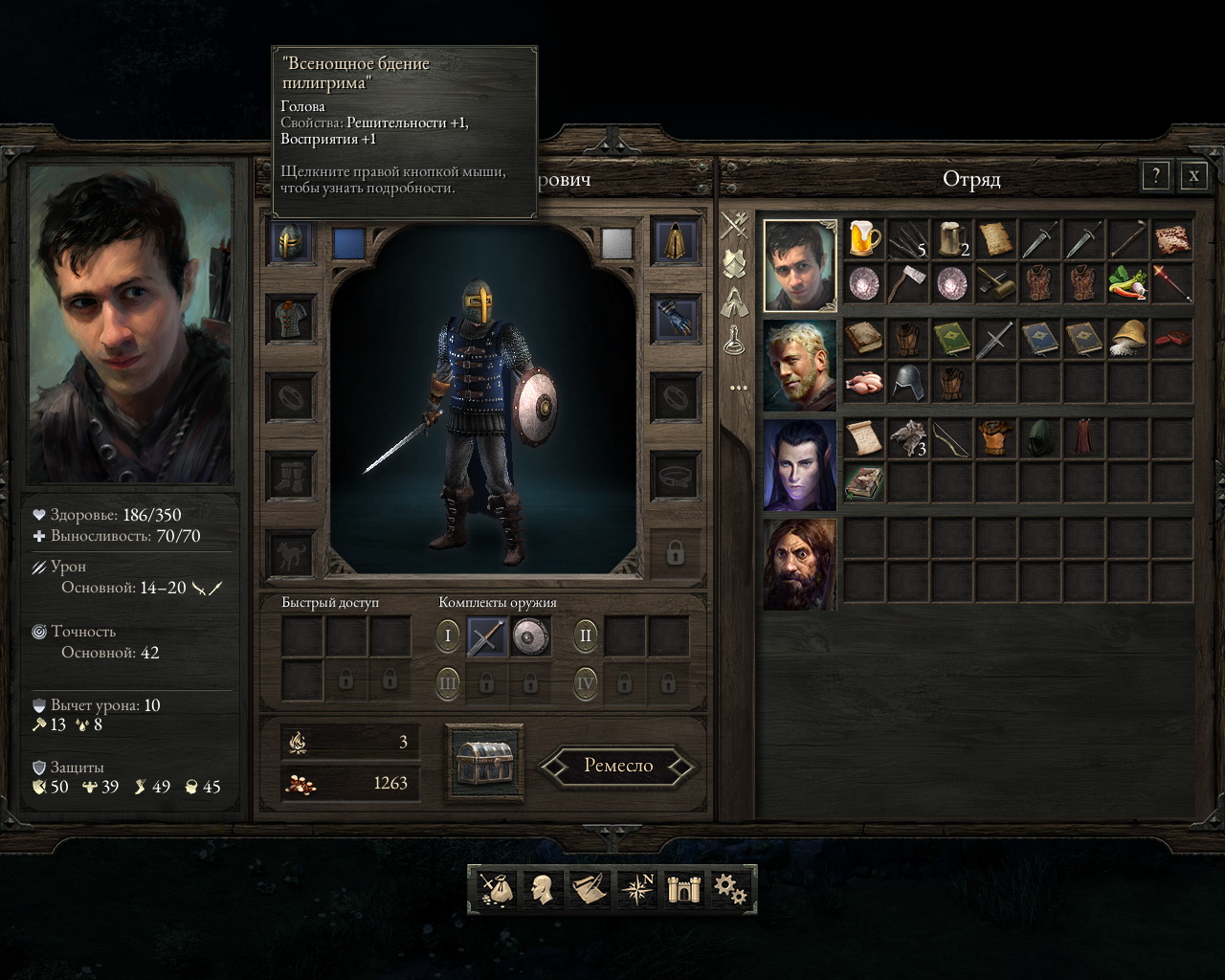
Task: Select the pale elf companion portrait
Action: point(800,465)
